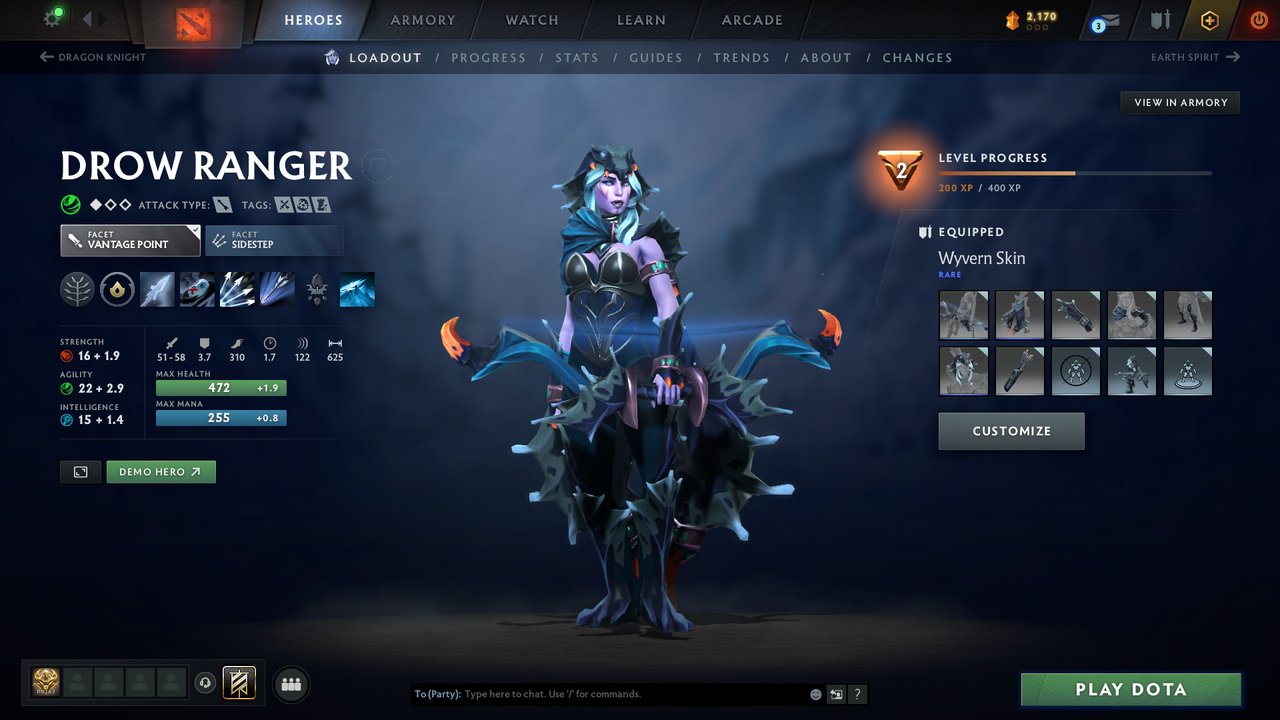This screenshot has height=720, width=1280.
Task: Switch to the Sidestep facet
Action: click(x=274, y=240)
